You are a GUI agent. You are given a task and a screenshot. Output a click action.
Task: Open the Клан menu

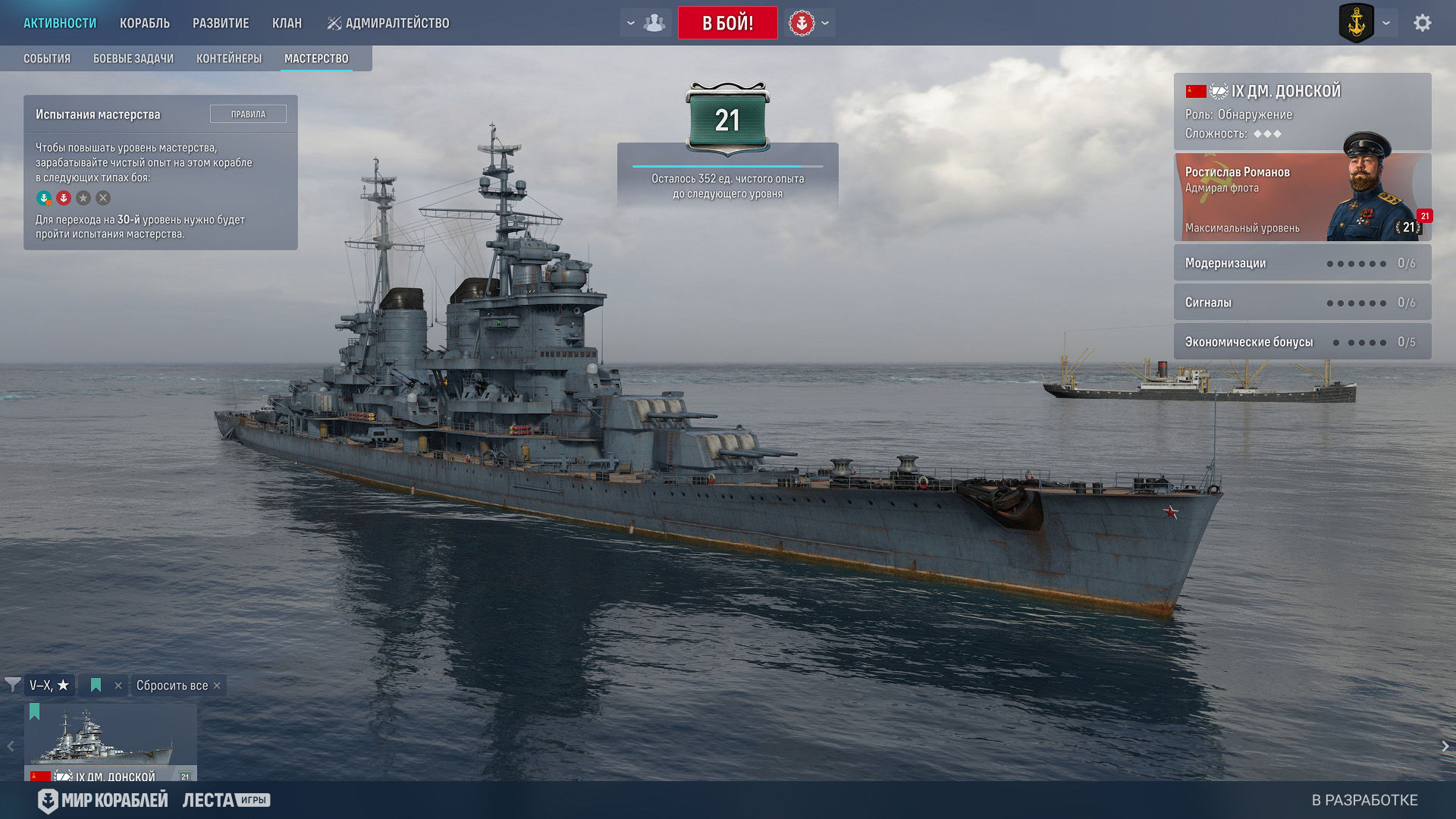click(x=287, y=24)
